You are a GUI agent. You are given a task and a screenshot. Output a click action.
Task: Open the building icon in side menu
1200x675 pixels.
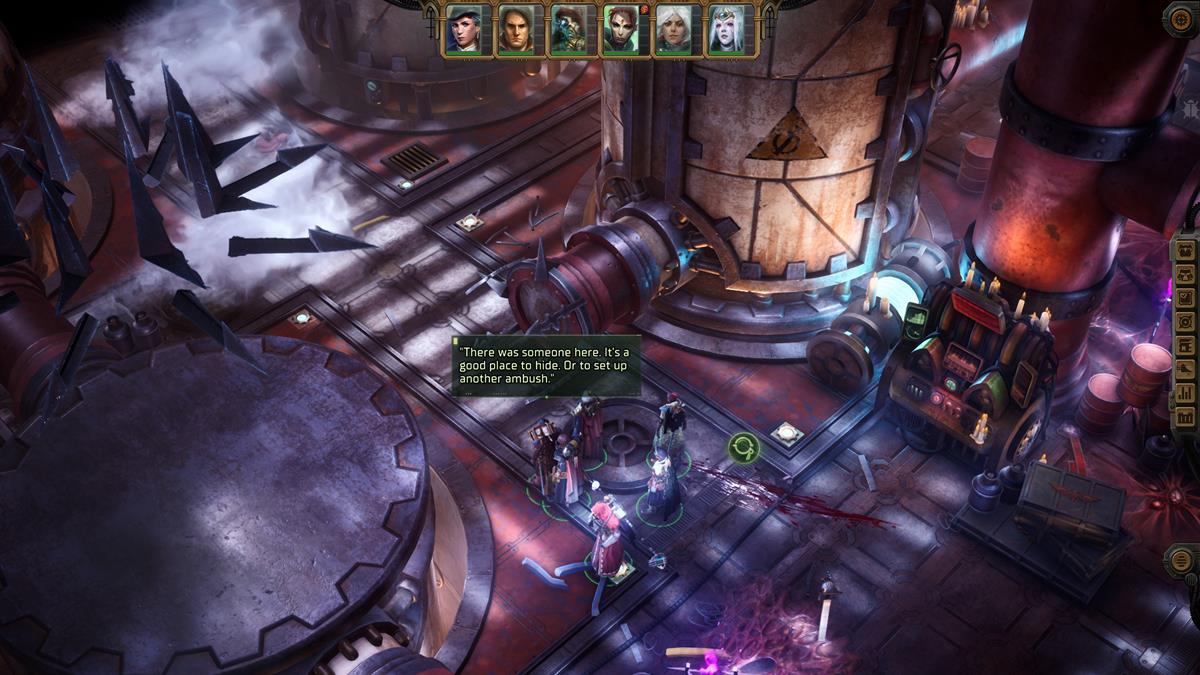click(x=1186, y=418)
